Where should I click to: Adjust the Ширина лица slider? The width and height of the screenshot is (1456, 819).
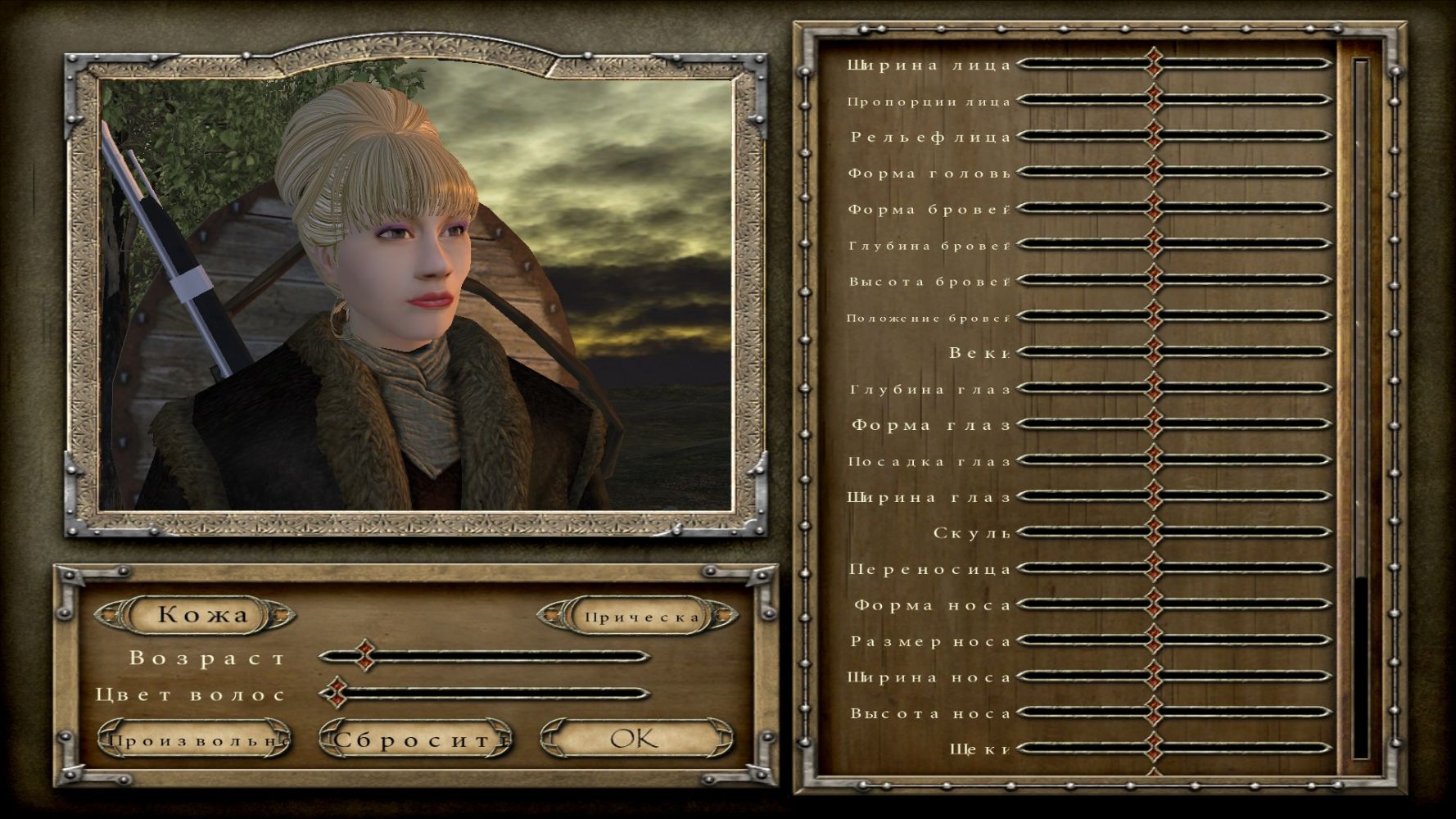1154,63
